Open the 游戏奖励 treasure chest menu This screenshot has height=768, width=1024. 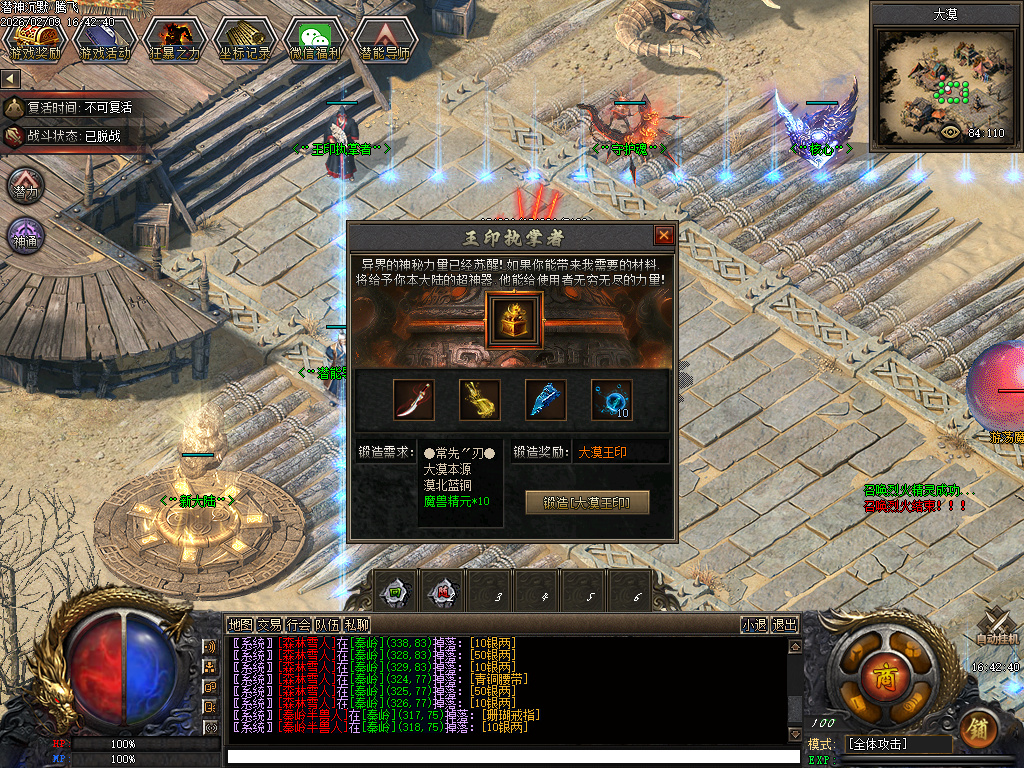(x=35, y=40)
